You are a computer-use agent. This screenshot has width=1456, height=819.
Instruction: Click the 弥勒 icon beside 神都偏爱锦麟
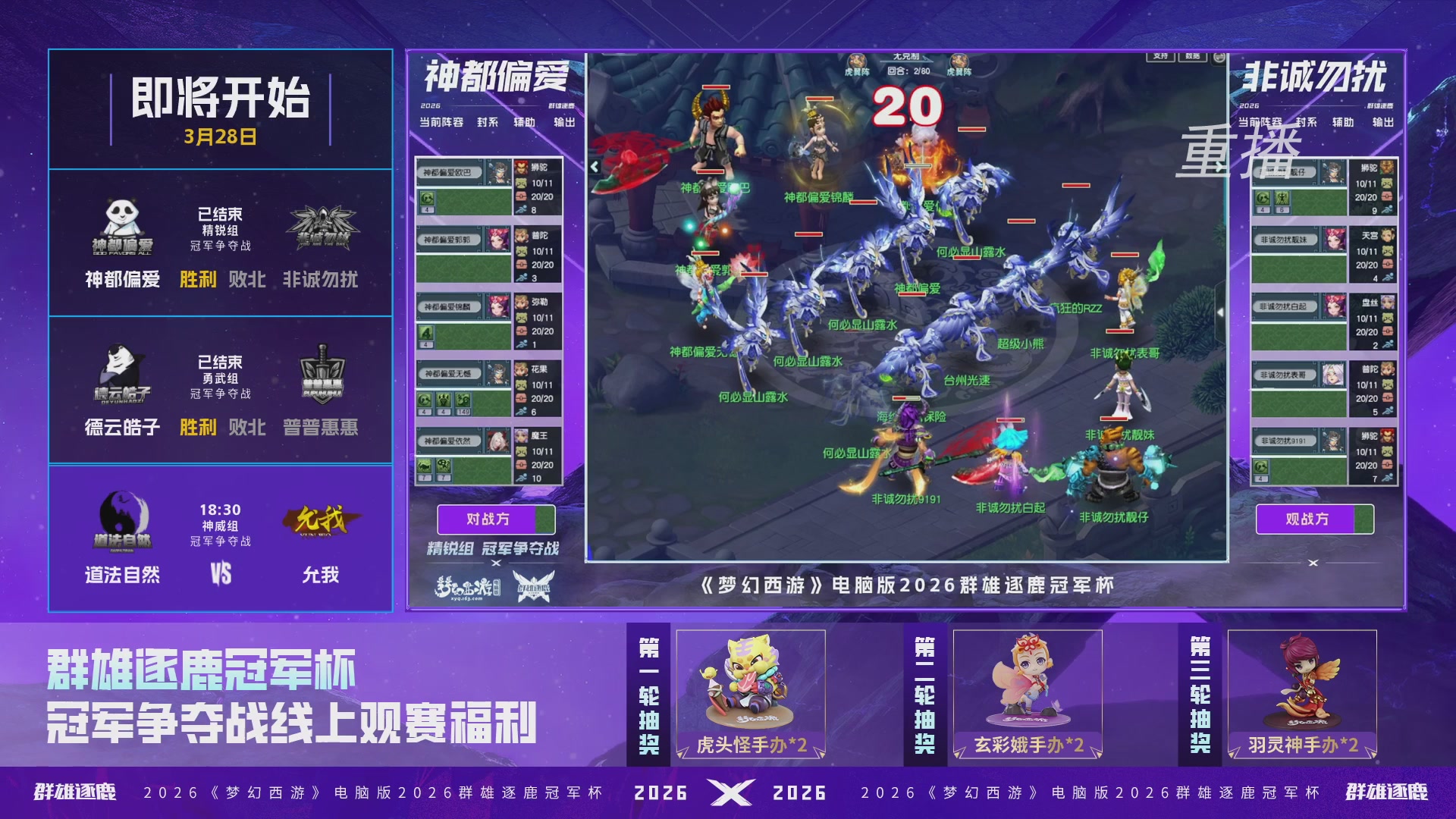521,303
